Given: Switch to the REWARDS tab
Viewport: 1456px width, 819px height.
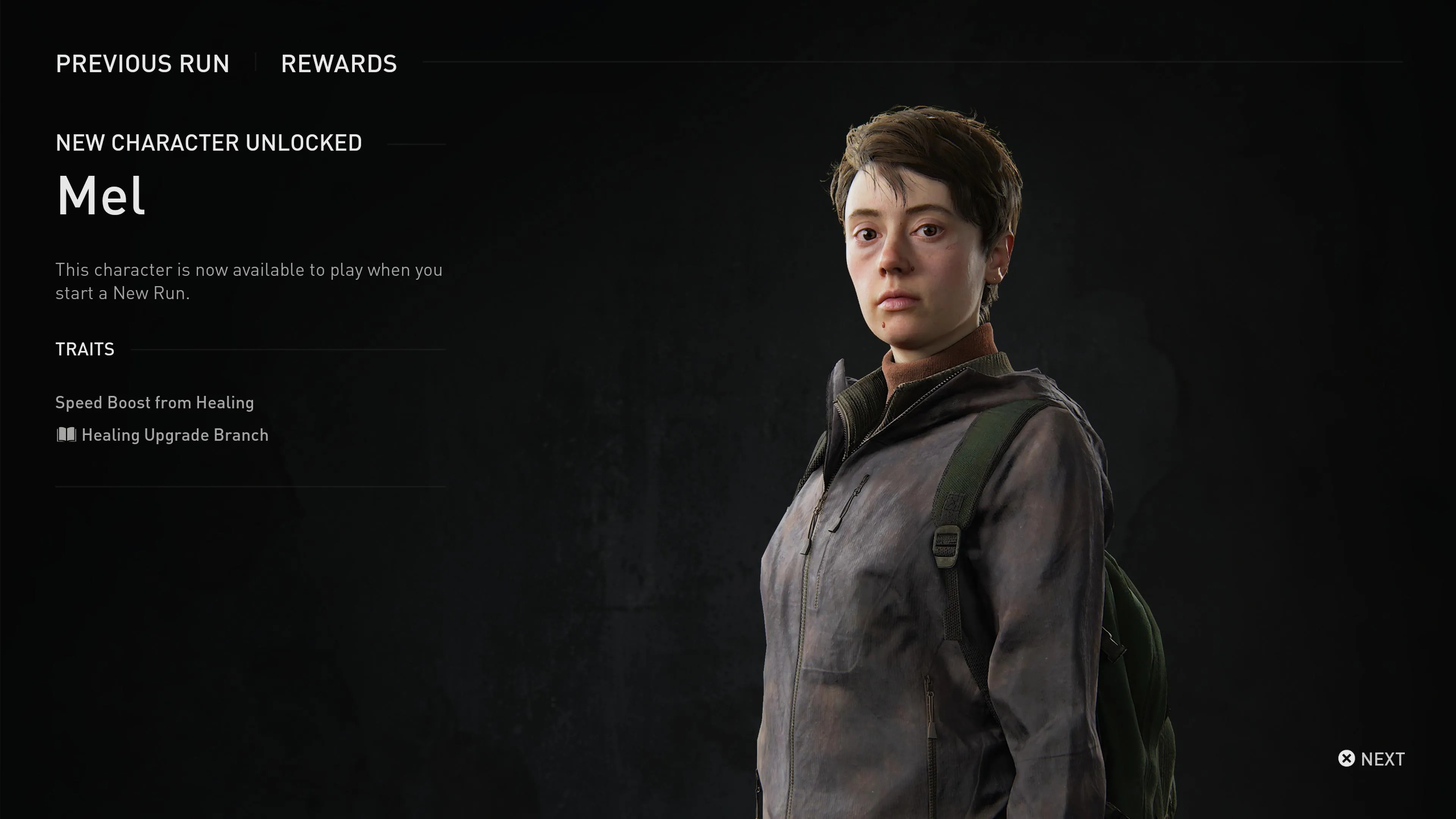Looking at the screenshot, I should coord(339,64).
